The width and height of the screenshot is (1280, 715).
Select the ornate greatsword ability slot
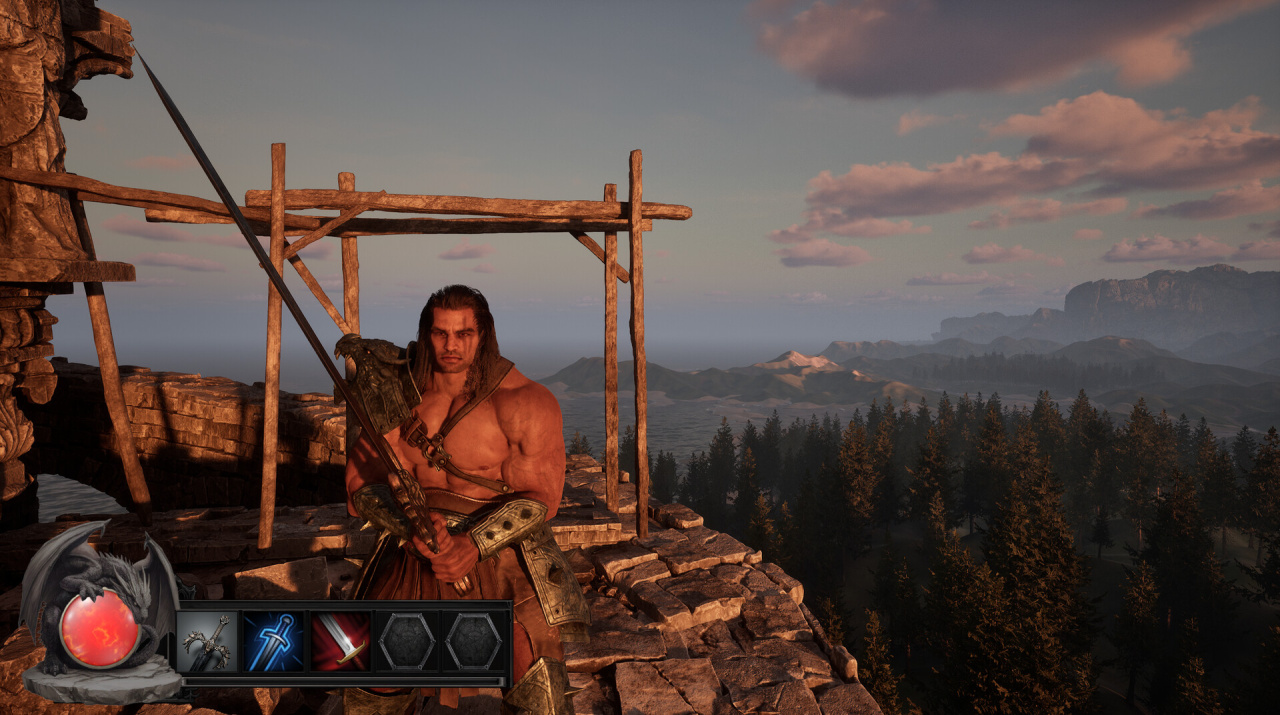207,642
